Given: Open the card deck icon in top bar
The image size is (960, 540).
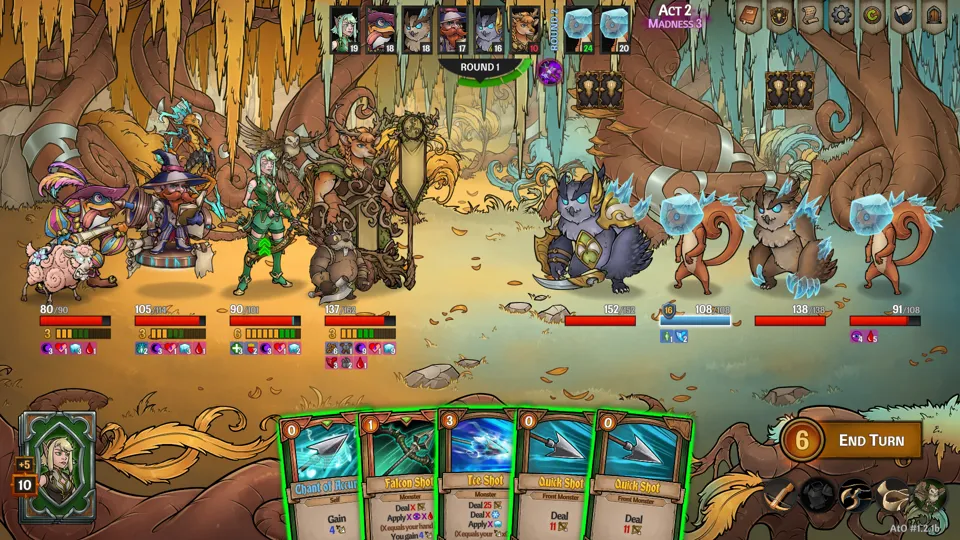Looking at the screenshot, I should [x=904, y=16].
